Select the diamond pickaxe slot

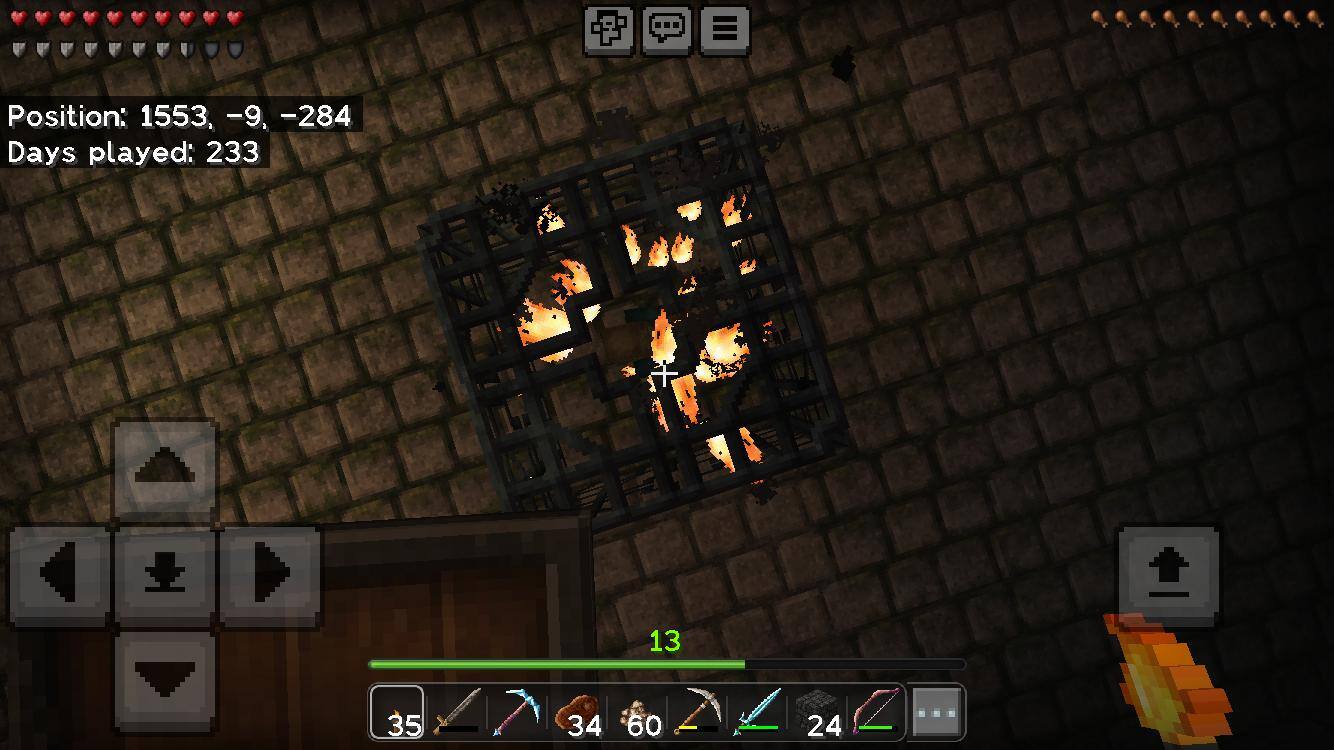coord(517,713)
